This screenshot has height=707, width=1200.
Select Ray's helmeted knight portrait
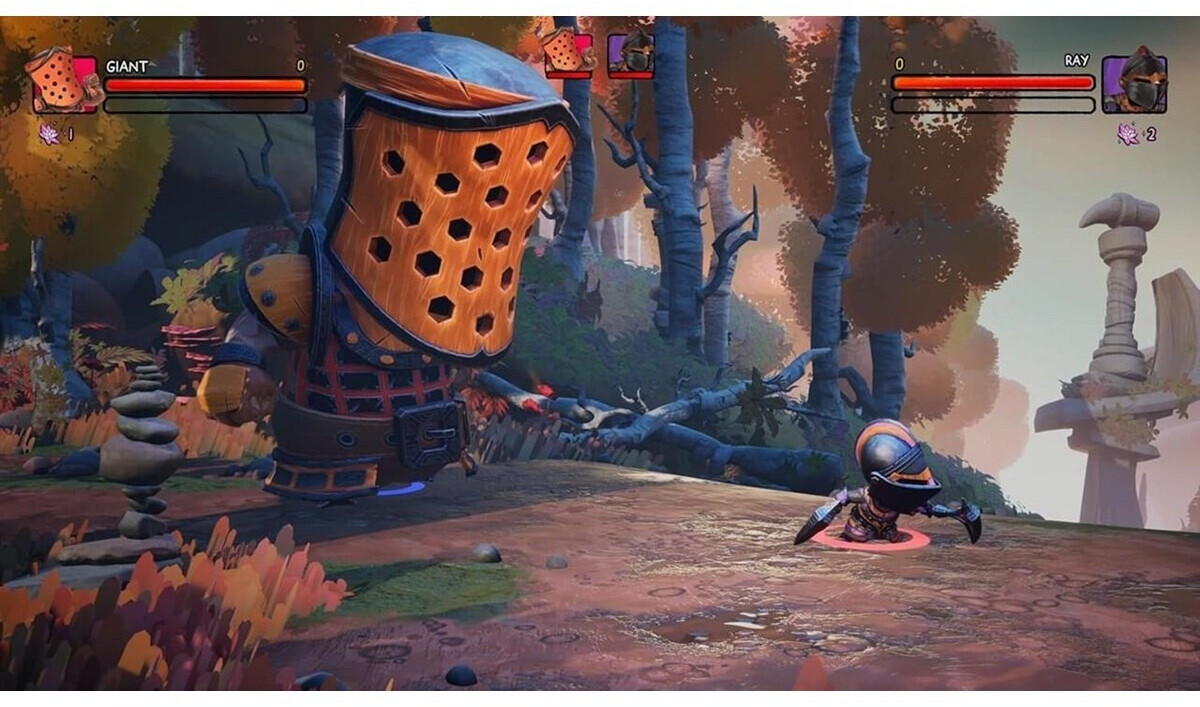tap(1133, 84)
